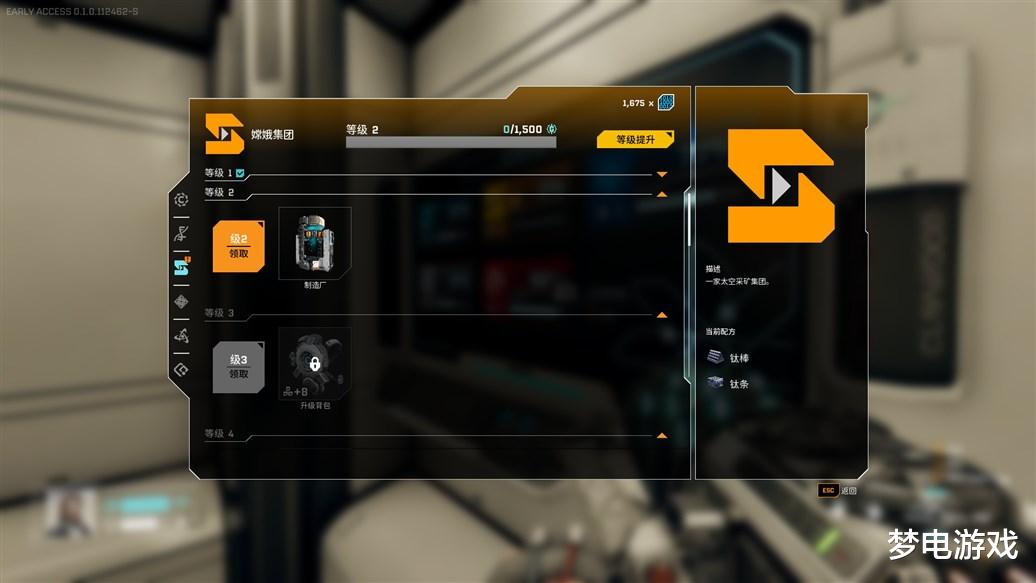Image resolution: width=1036 pixels, height=583 pixels.
Task: Switch to the DNA strand sidebar tab
Action: click(181, 234)
